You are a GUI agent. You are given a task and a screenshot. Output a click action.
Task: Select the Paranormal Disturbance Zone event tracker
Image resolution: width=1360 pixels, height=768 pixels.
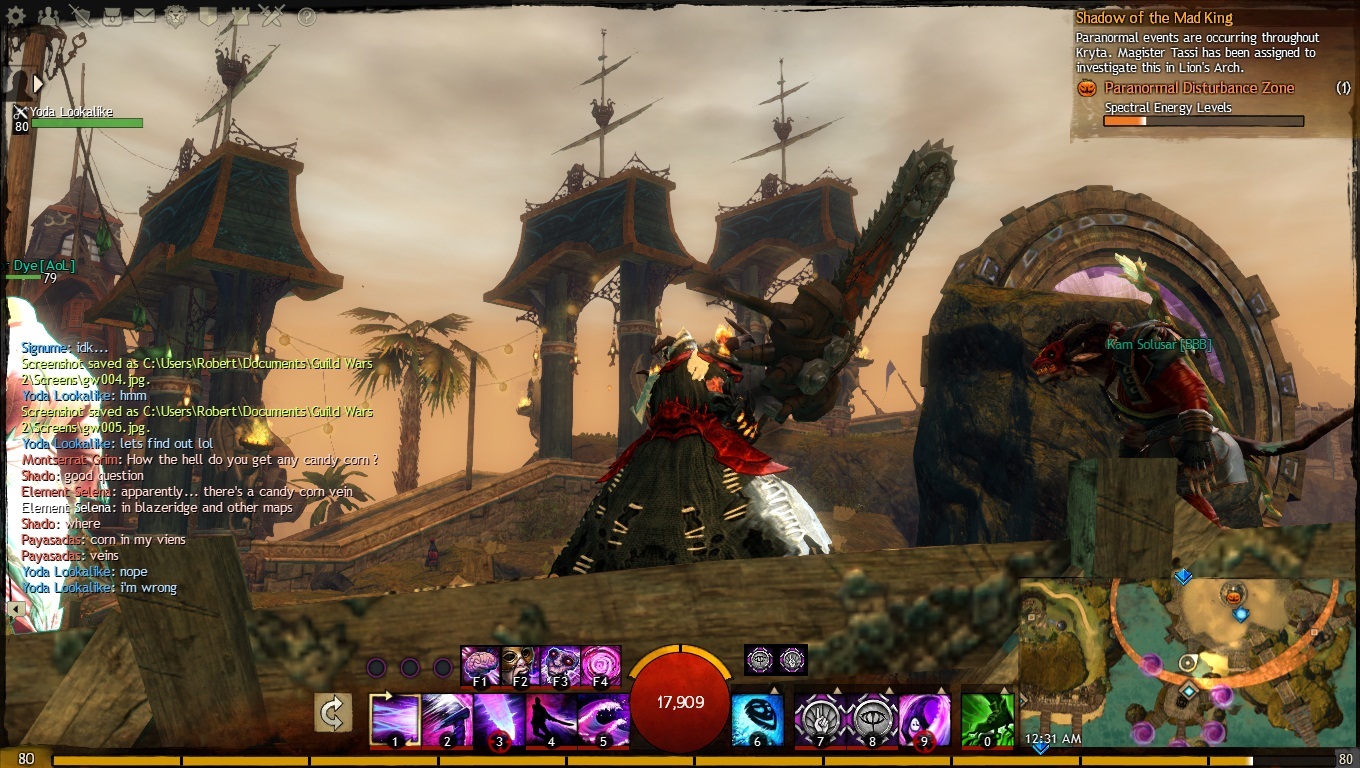pyautogui.click(x=1198, y=88)
